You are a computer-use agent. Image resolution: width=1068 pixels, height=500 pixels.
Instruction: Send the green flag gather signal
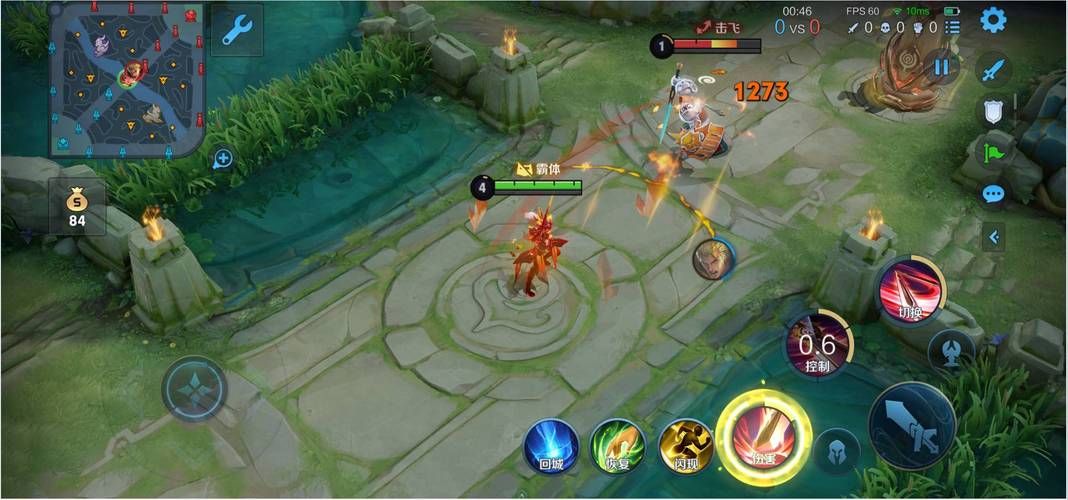pyautogui.click(x=992, y=153)
